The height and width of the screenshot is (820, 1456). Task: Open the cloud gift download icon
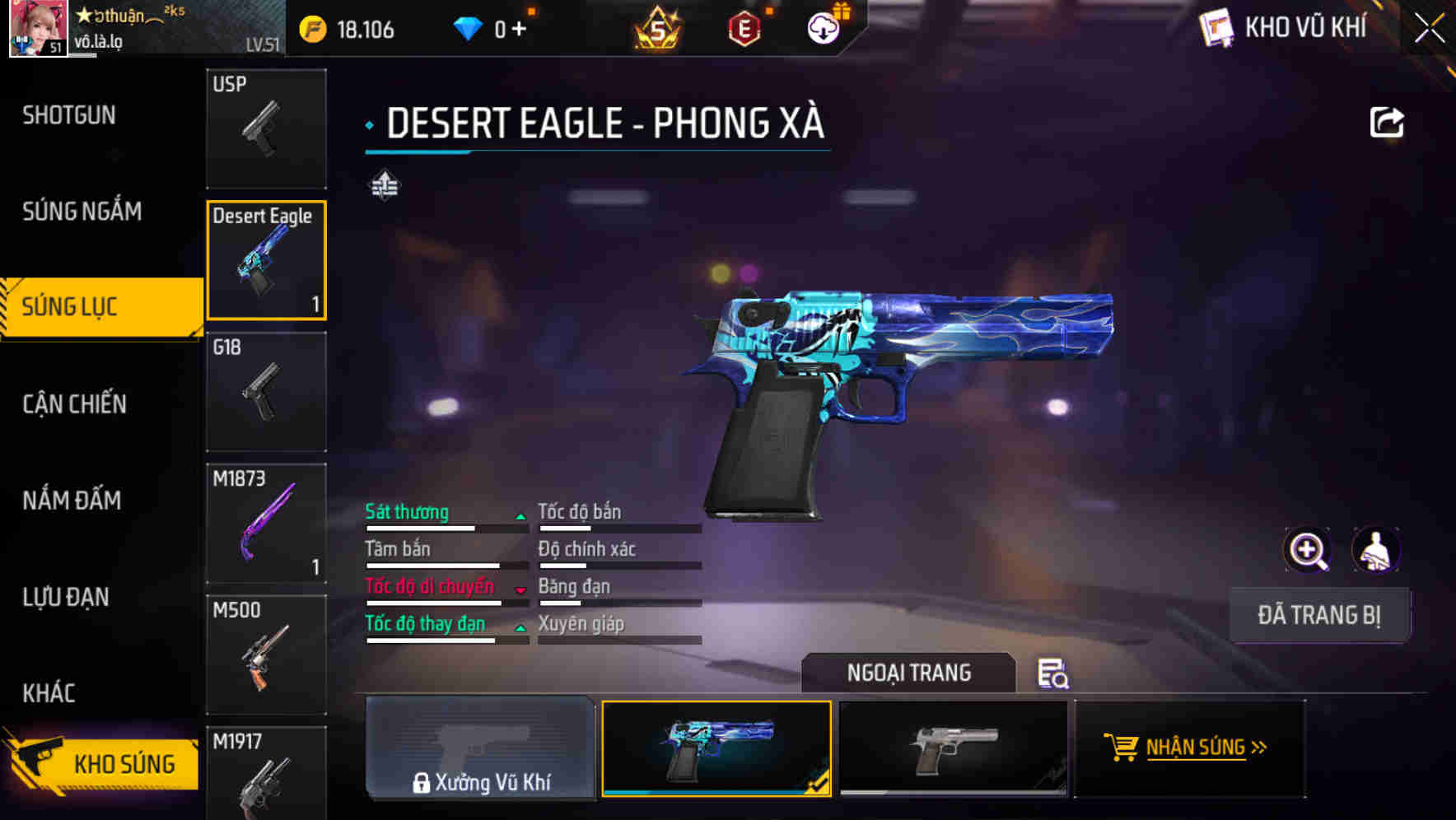coord(823,27)
